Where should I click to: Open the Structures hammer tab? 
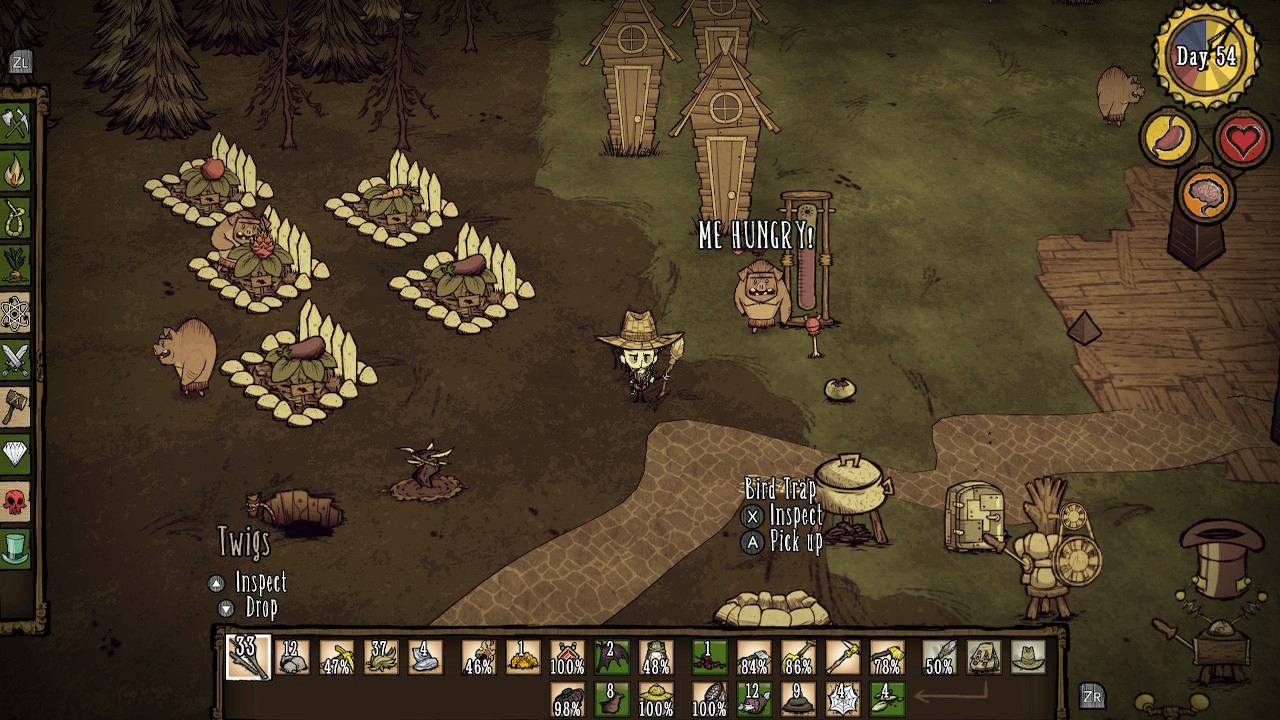(16, 407)
